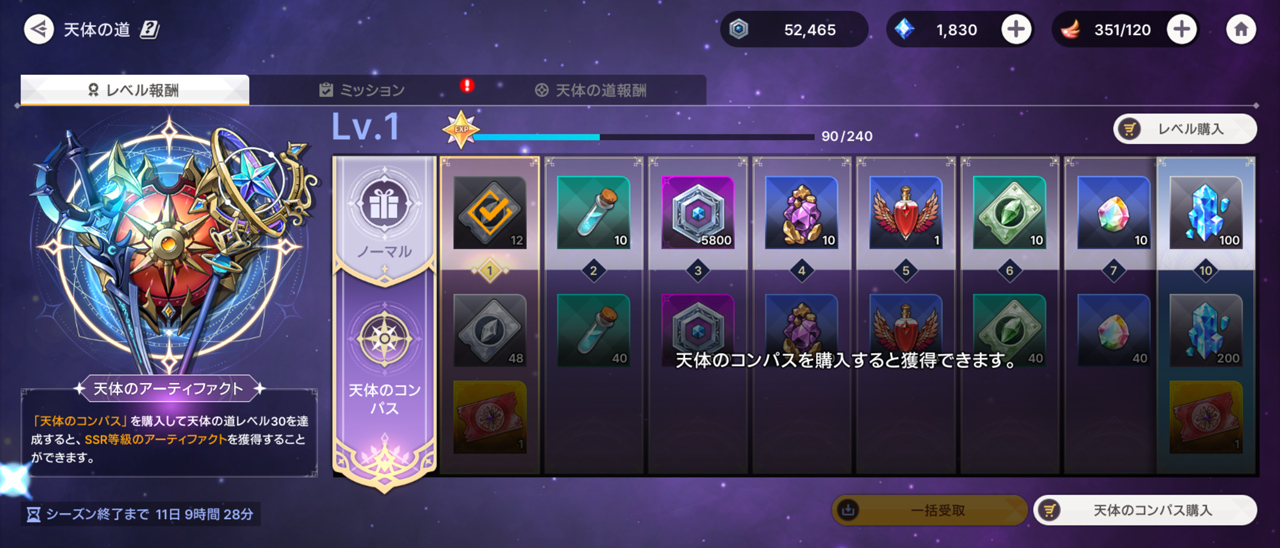Go back using the arrow button
Image resolution: width=1280 pixels, height=548 pixels.
pyautogui.click(x=39, y=29)
